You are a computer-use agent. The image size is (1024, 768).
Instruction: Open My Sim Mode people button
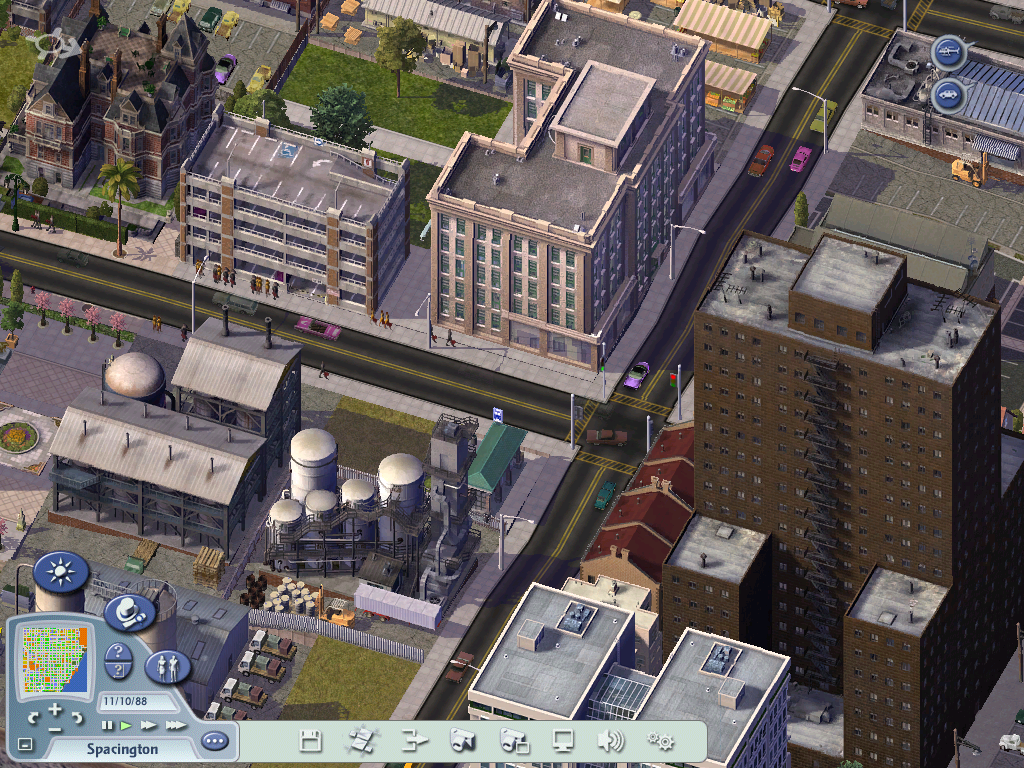pyautogui.click(x=167, y=667)
